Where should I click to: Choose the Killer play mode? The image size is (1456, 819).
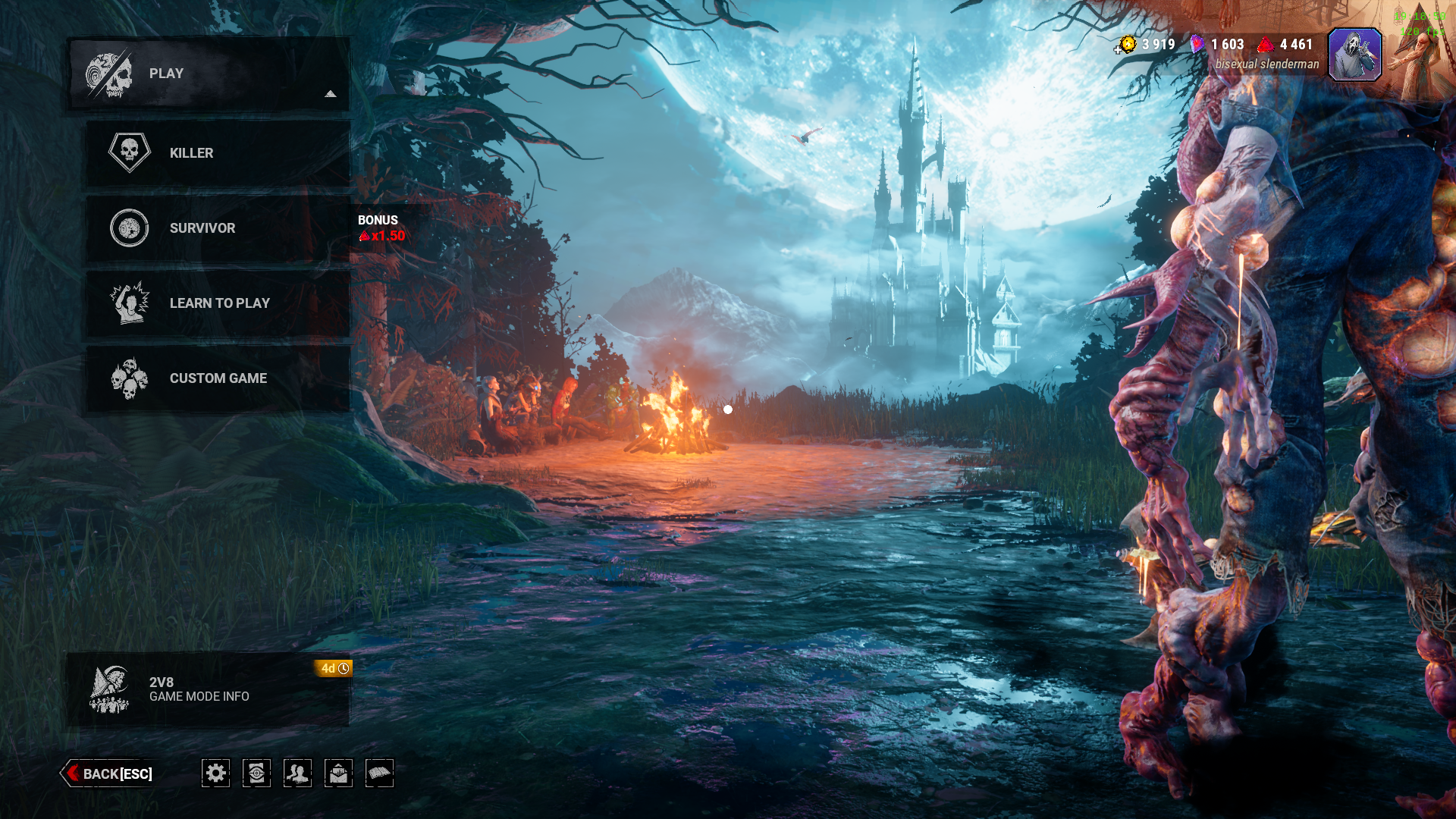(218, 153)
